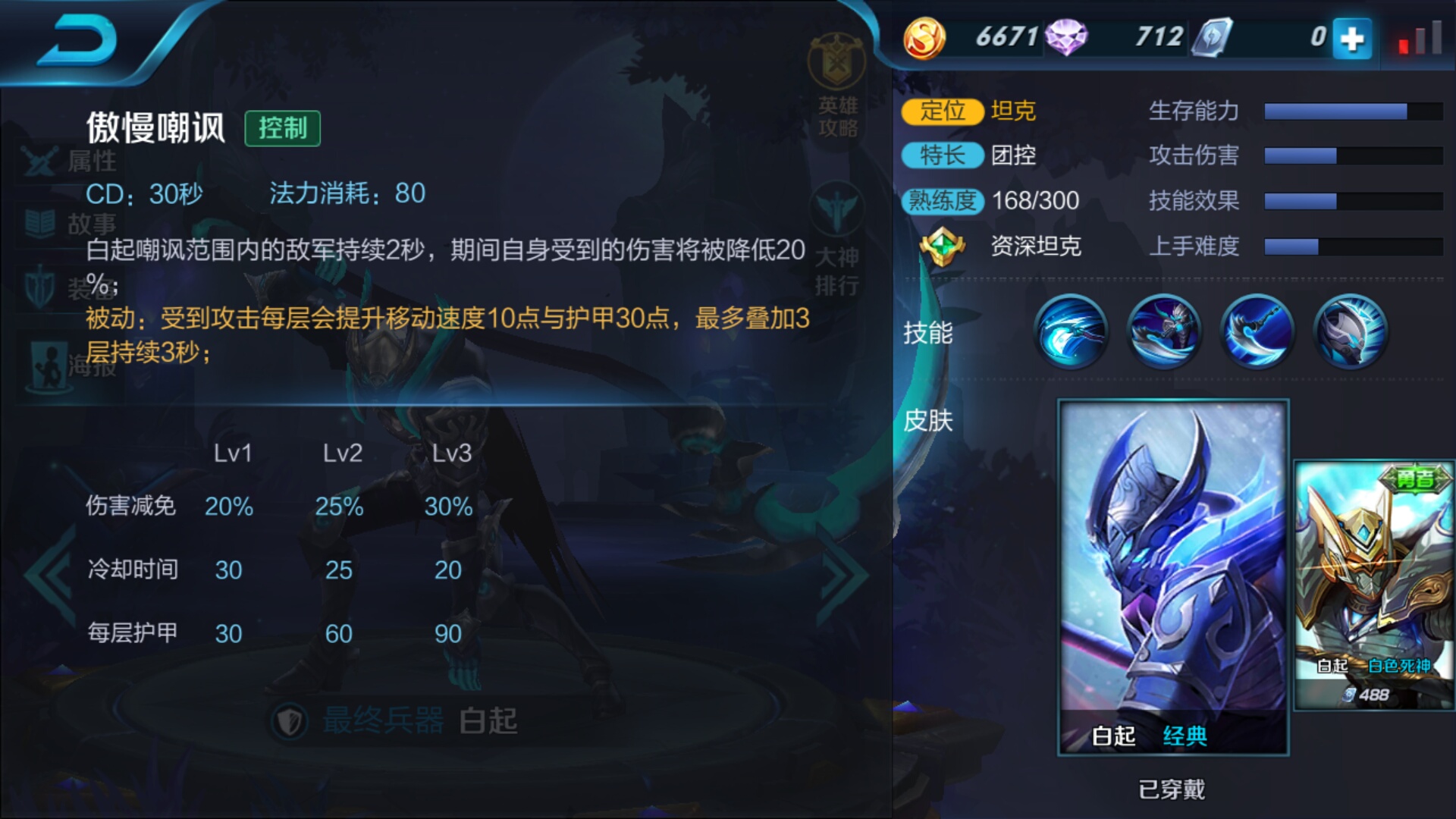Select Bai Qi's third ability icon
Screen dimensions: 1456x819
[x=1257, y=332]
